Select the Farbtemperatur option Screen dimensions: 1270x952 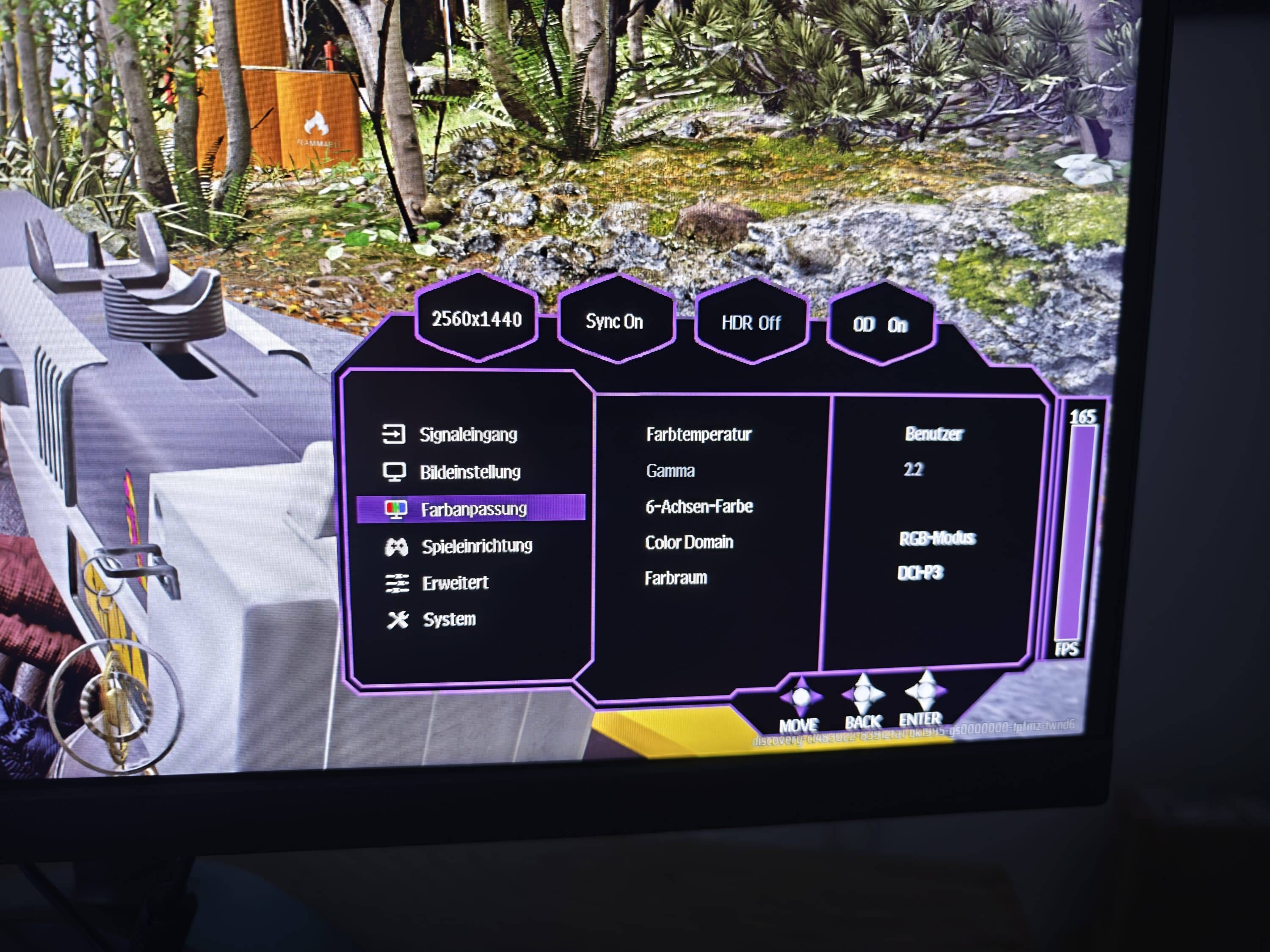(x=698, y=435)
